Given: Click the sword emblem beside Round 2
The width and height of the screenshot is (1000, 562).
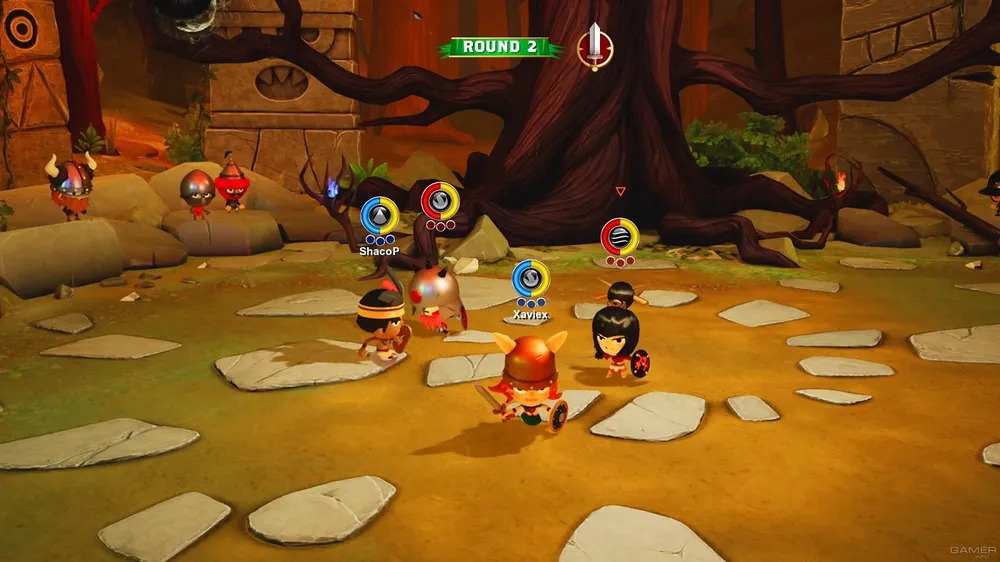Looking at the screenshot, I should [595, 46].
